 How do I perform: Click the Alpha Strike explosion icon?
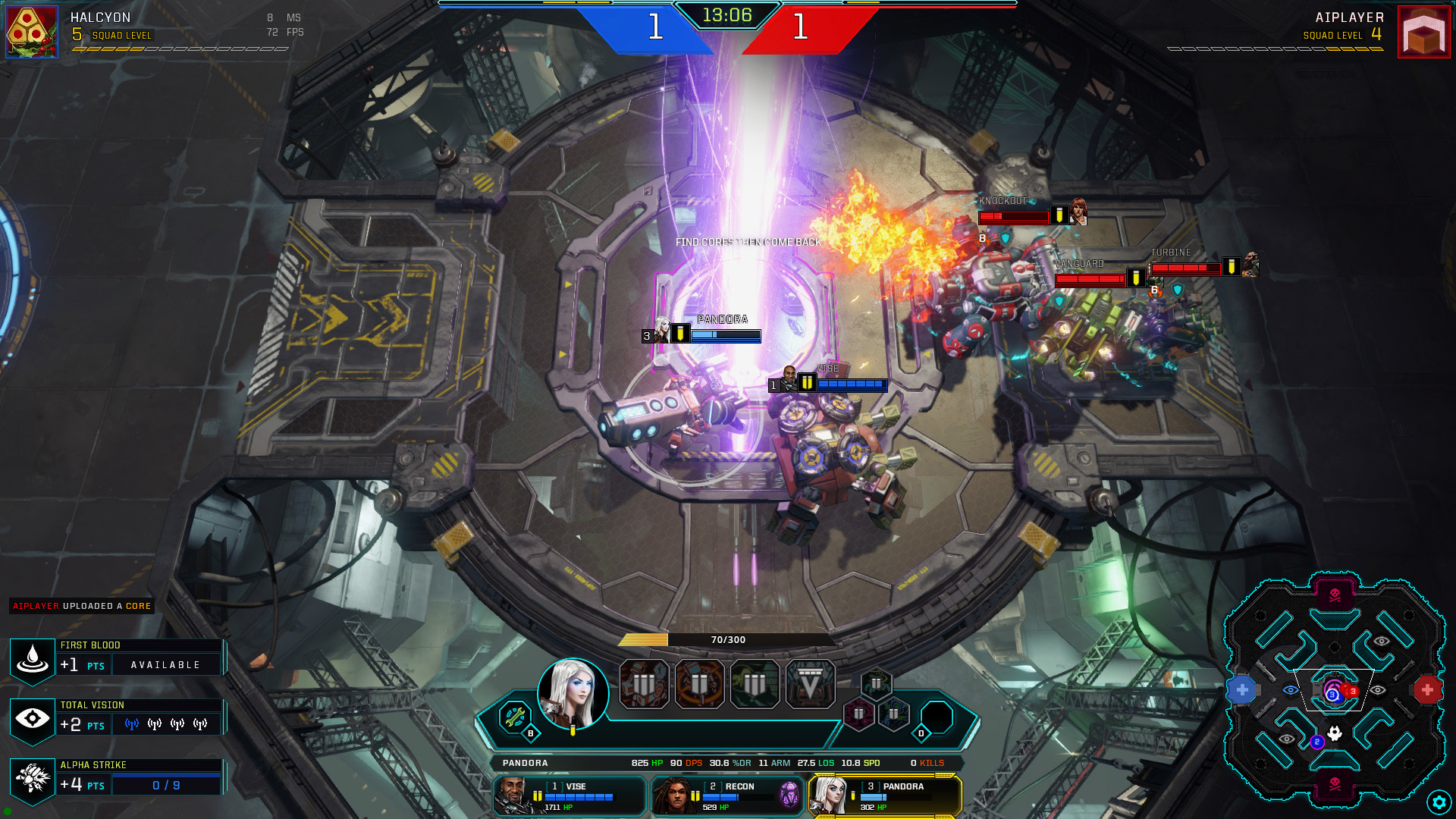pyautogui.click(x=32, y=779)
